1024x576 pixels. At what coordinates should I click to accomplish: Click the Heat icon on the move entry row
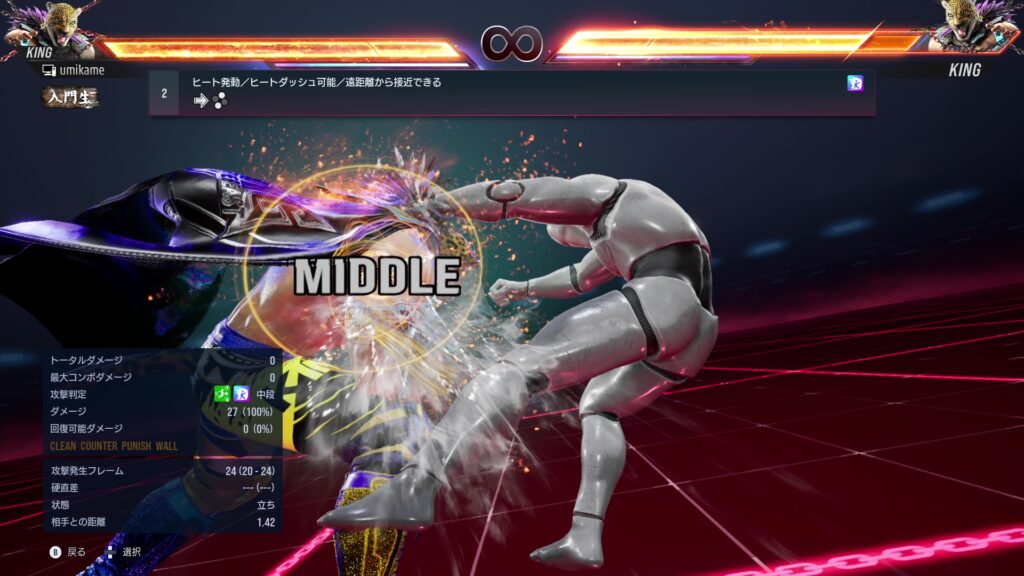(855, 84)
